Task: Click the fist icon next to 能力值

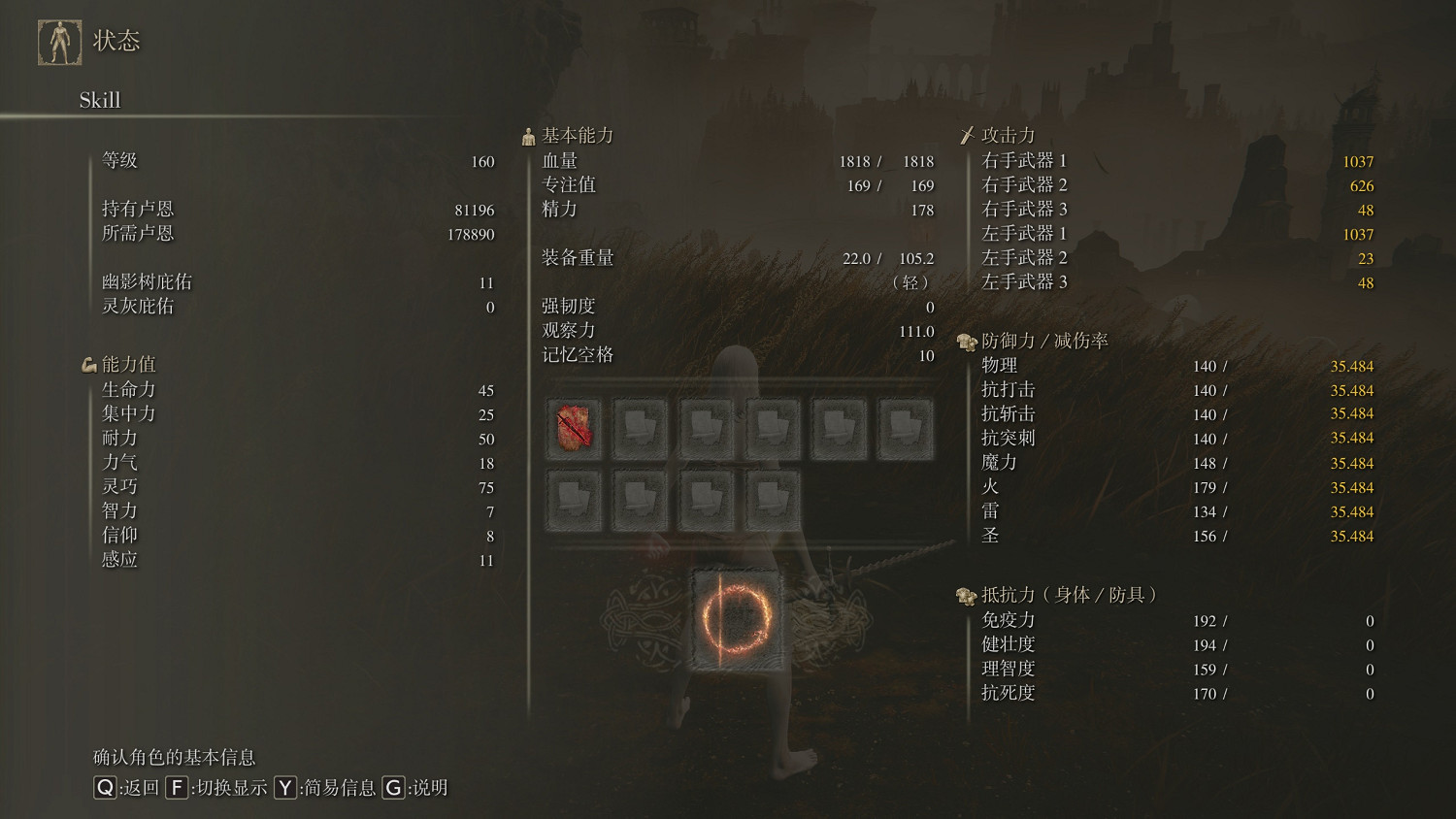Action: tap(90, 364)
